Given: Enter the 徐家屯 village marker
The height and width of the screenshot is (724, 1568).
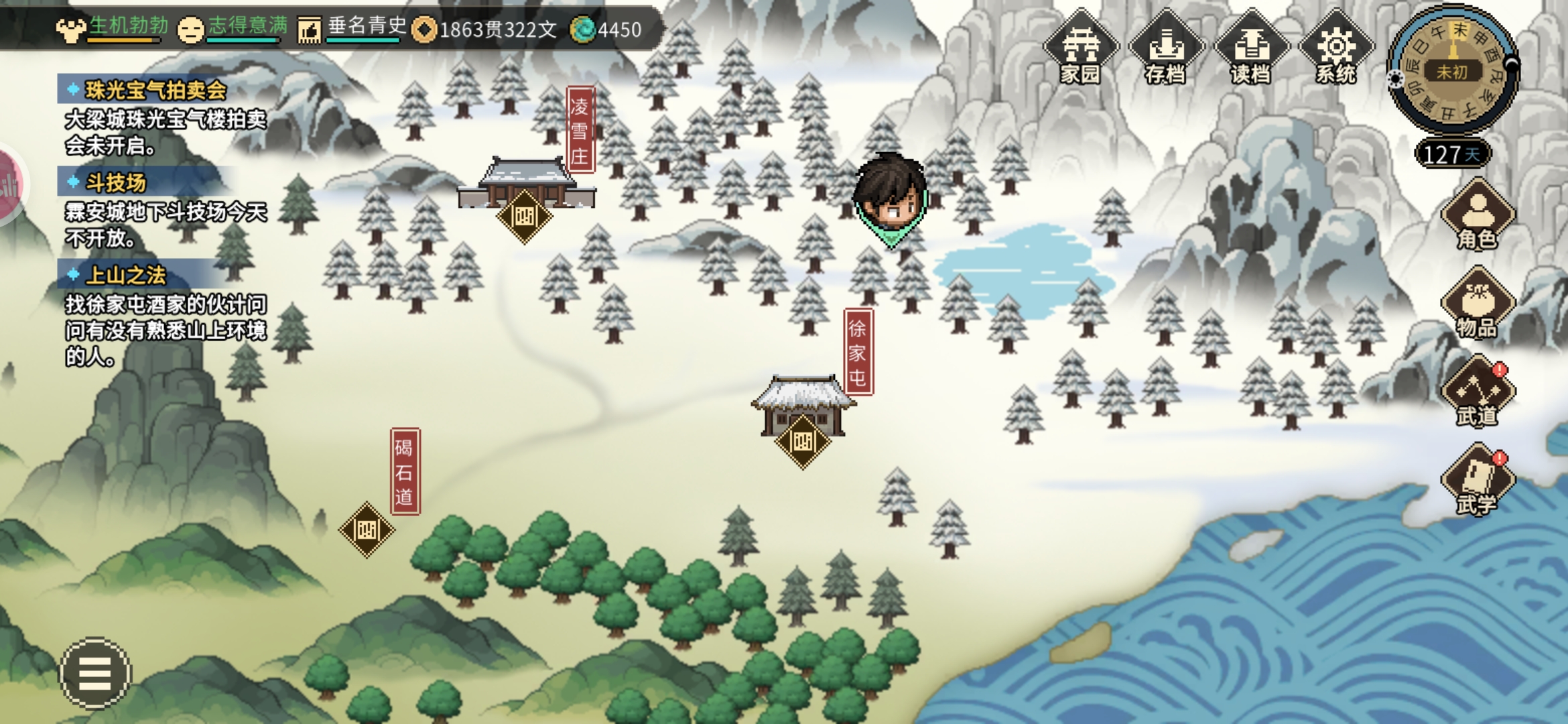Looking at the screenshot, I should point(802,441).
